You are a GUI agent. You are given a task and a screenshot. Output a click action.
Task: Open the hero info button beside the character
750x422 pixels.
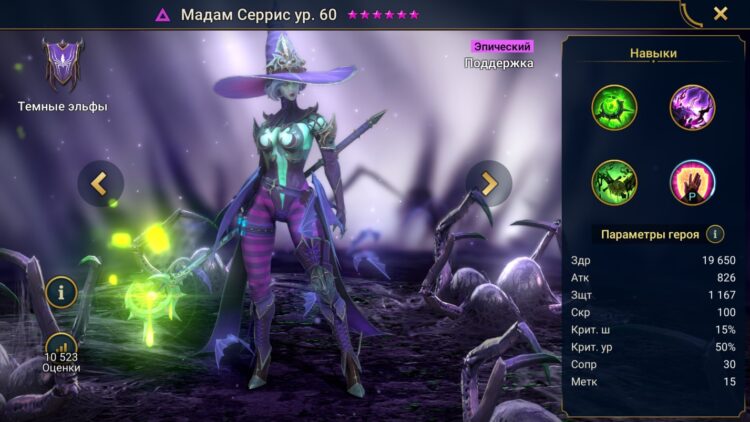coord(62,292)
